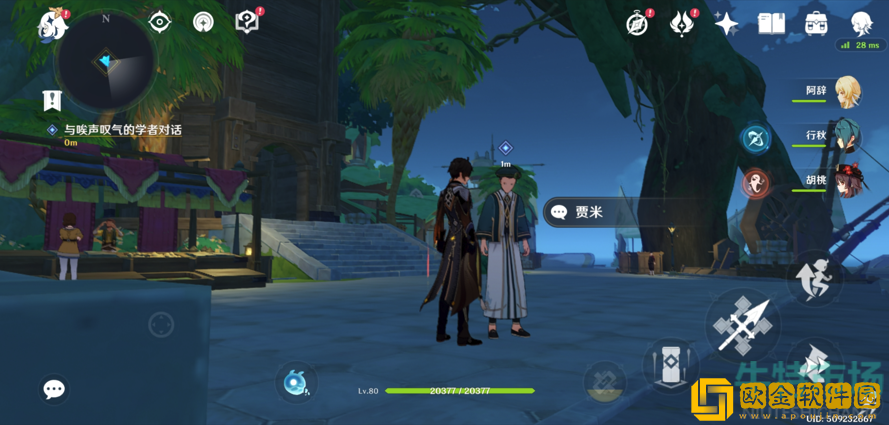Screen dimensions: 889x425
Task: Talk to 贾米 via the dialogue prompt
Action: click(590, 212)
